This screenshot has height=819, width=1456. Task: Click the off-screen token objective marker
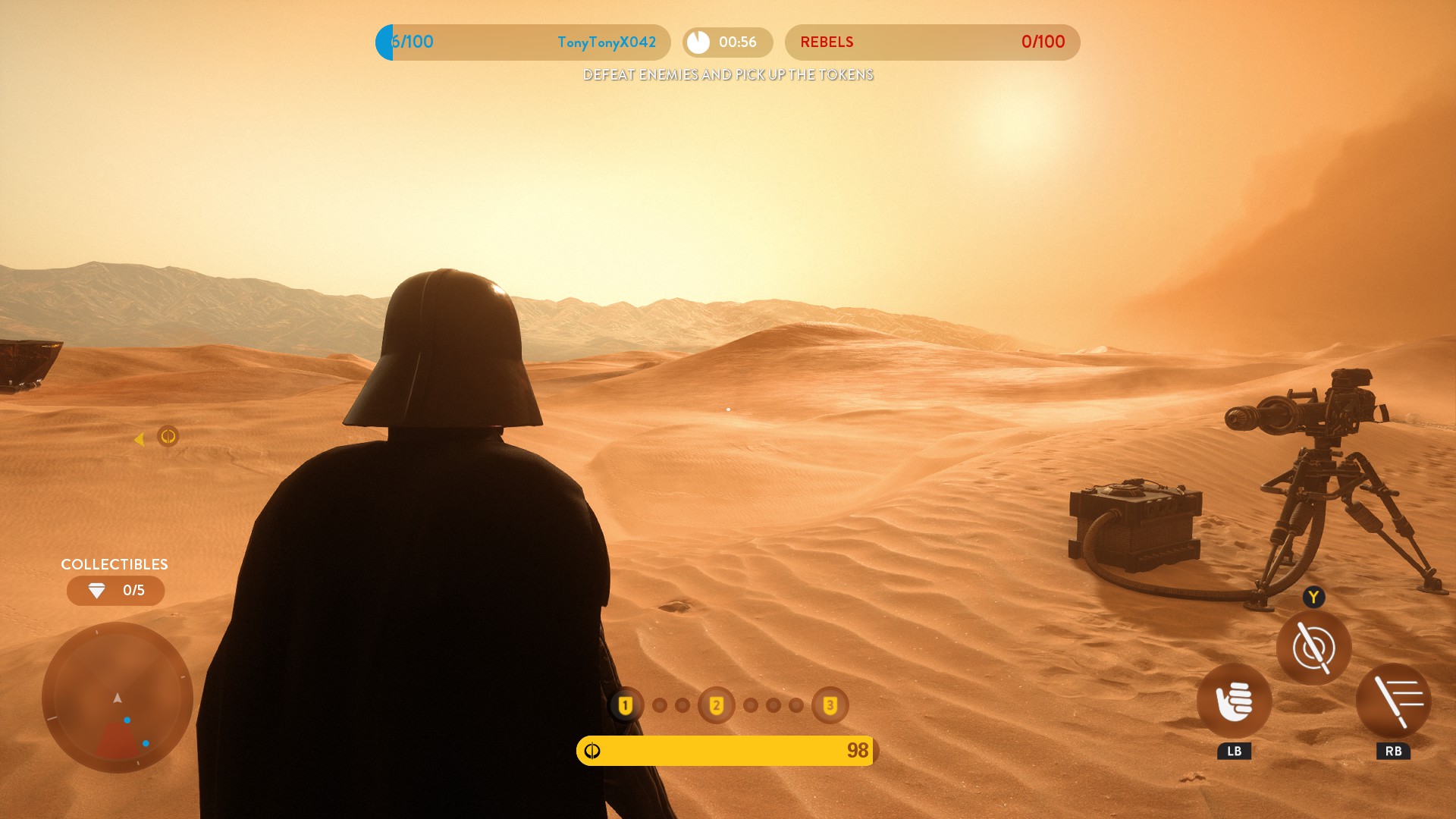pyautogui.click(x=168, y=436)
